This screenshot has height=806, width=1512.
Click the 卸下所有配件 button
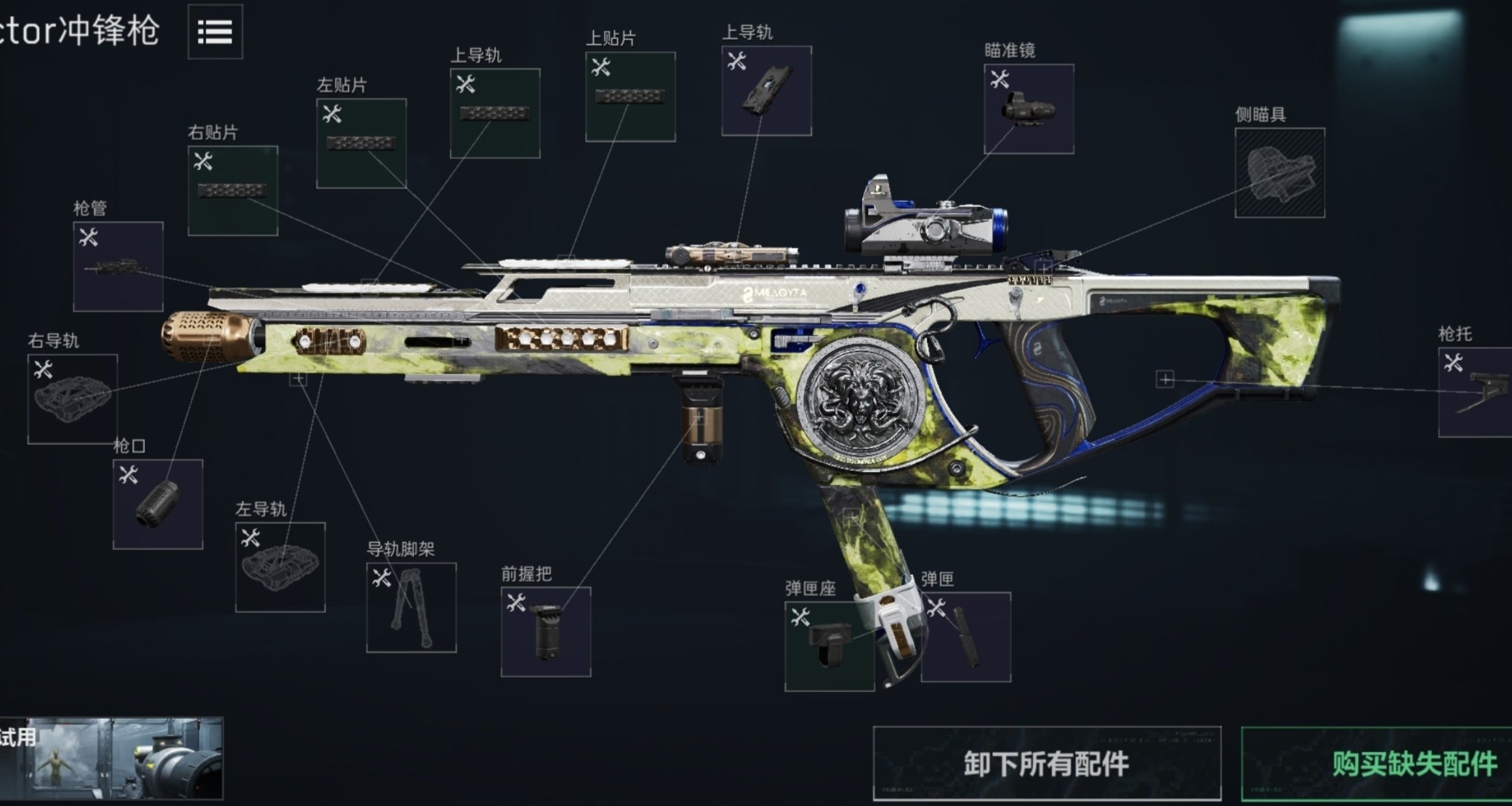pos(1047,763)
